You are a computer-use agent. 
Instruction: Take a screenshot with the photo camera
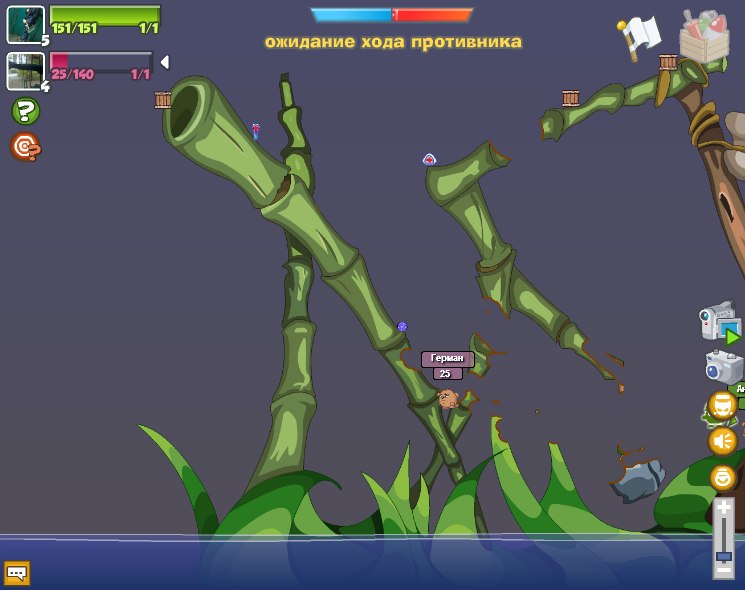pyautogui.click(x=722, y=367)
